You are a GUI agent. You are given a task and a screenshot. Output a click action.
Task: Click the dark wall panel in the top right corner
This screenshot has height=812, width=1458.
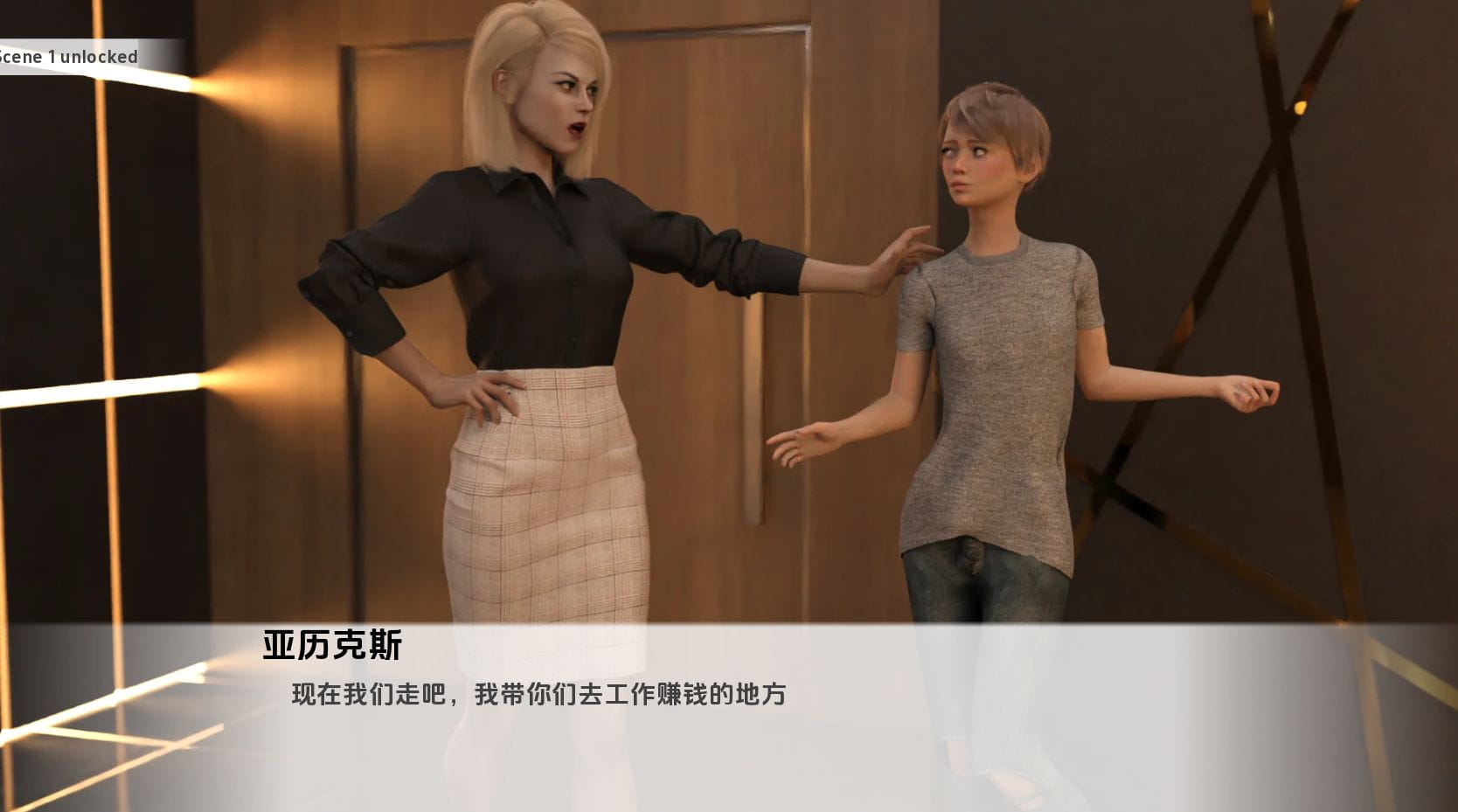1399,52
